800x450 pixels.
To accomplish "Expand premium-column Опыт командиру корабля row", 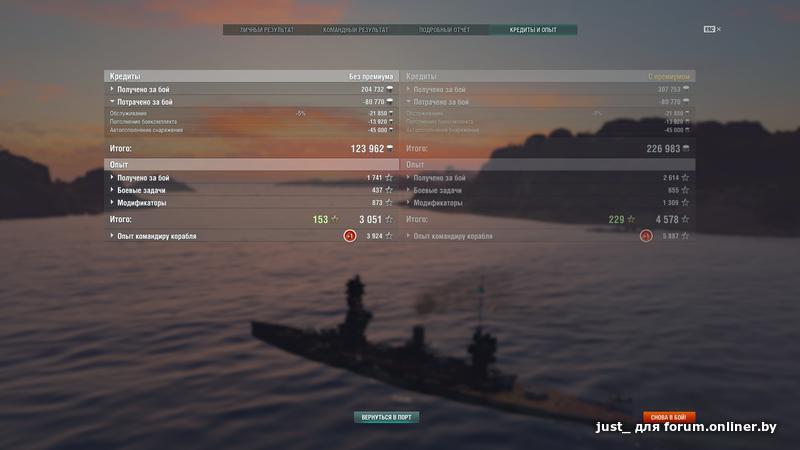I will tap(452, 236).
